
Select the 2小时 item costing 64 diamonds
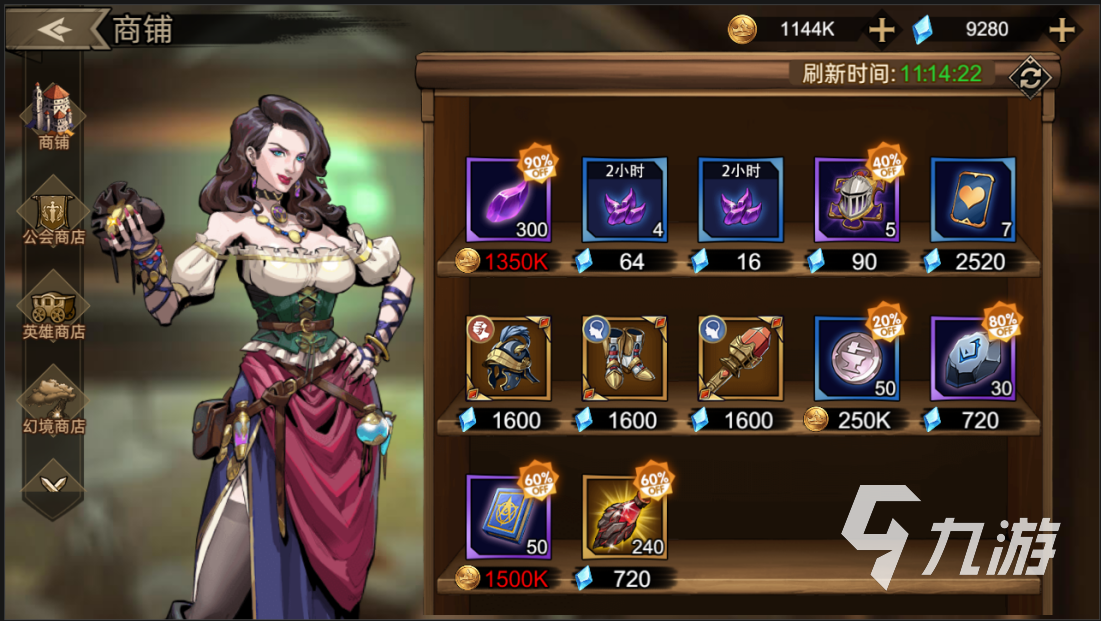coord(624,199)
